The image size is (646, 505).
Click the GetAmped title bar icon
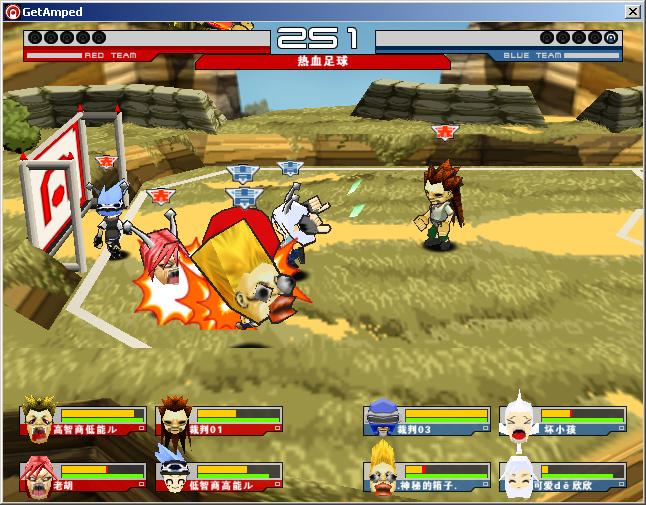[x=11, y=11]
